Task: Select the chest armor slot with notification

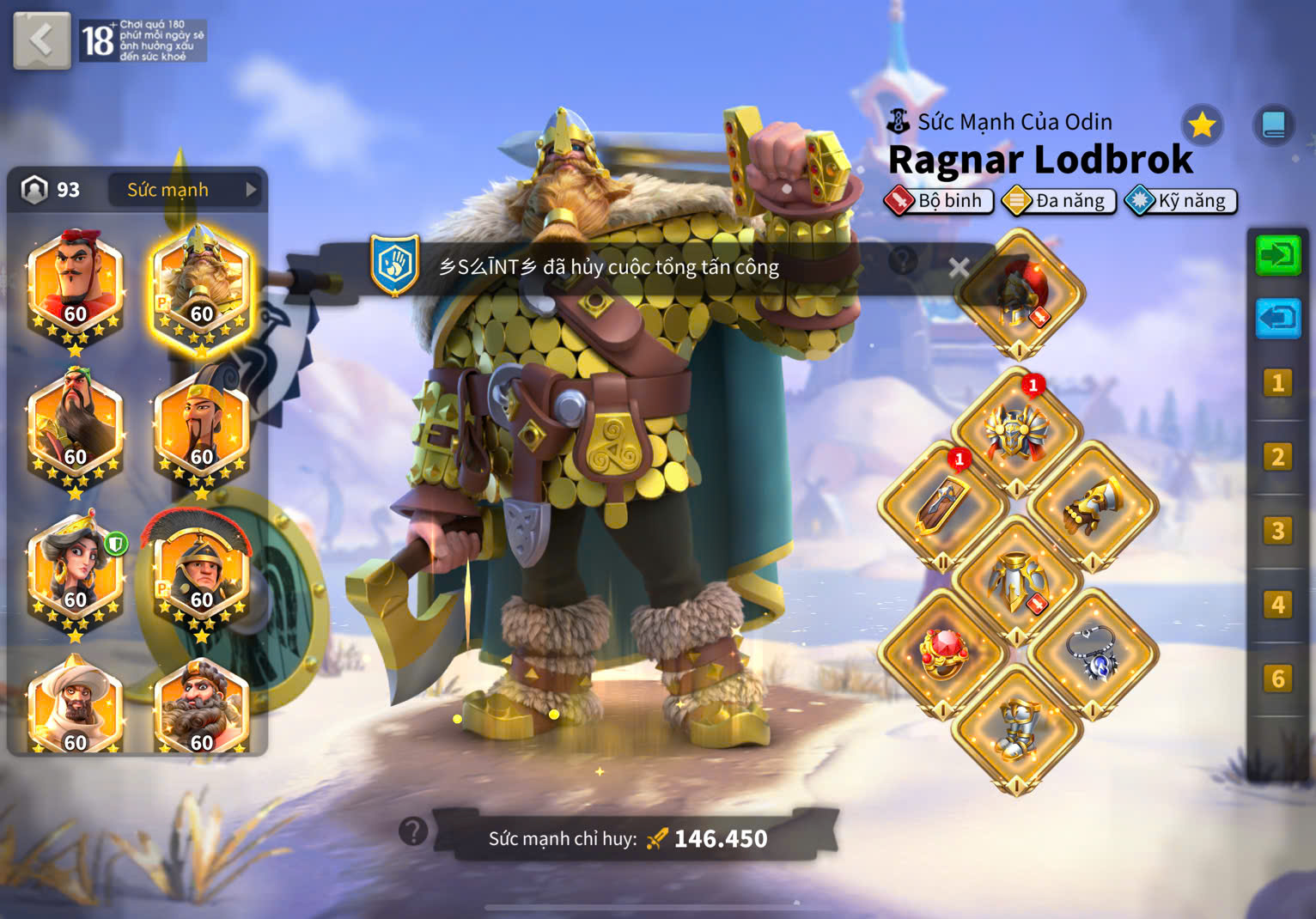Action: click(1017, 430)
